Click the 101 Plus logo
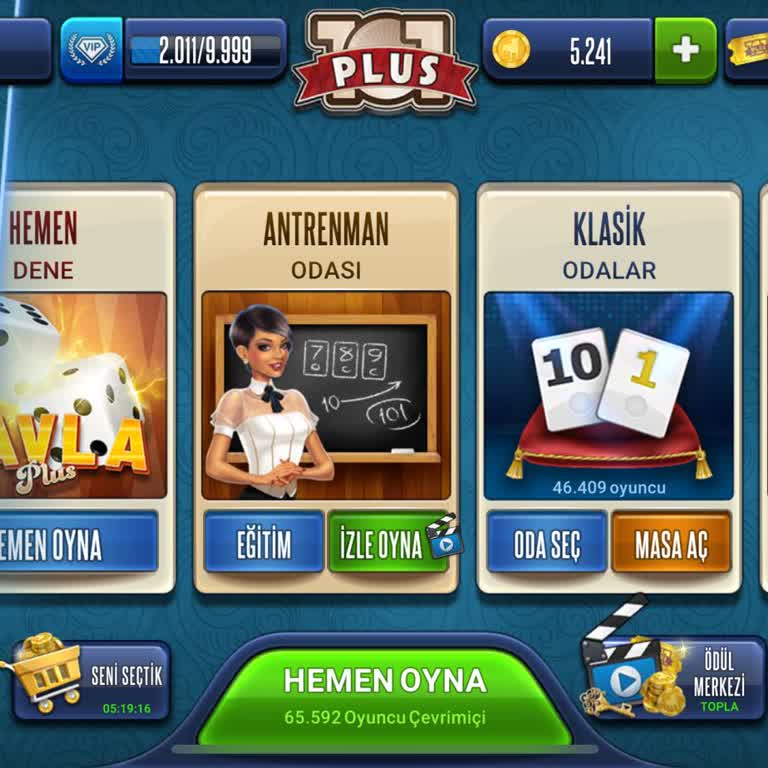 (x=385, y=60)
